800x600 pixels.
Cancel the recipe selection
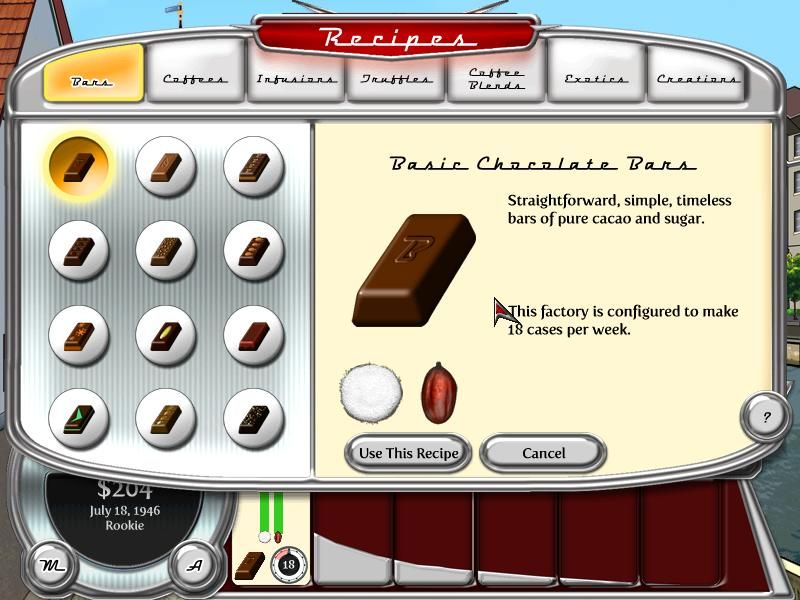[x=543, y=453]
